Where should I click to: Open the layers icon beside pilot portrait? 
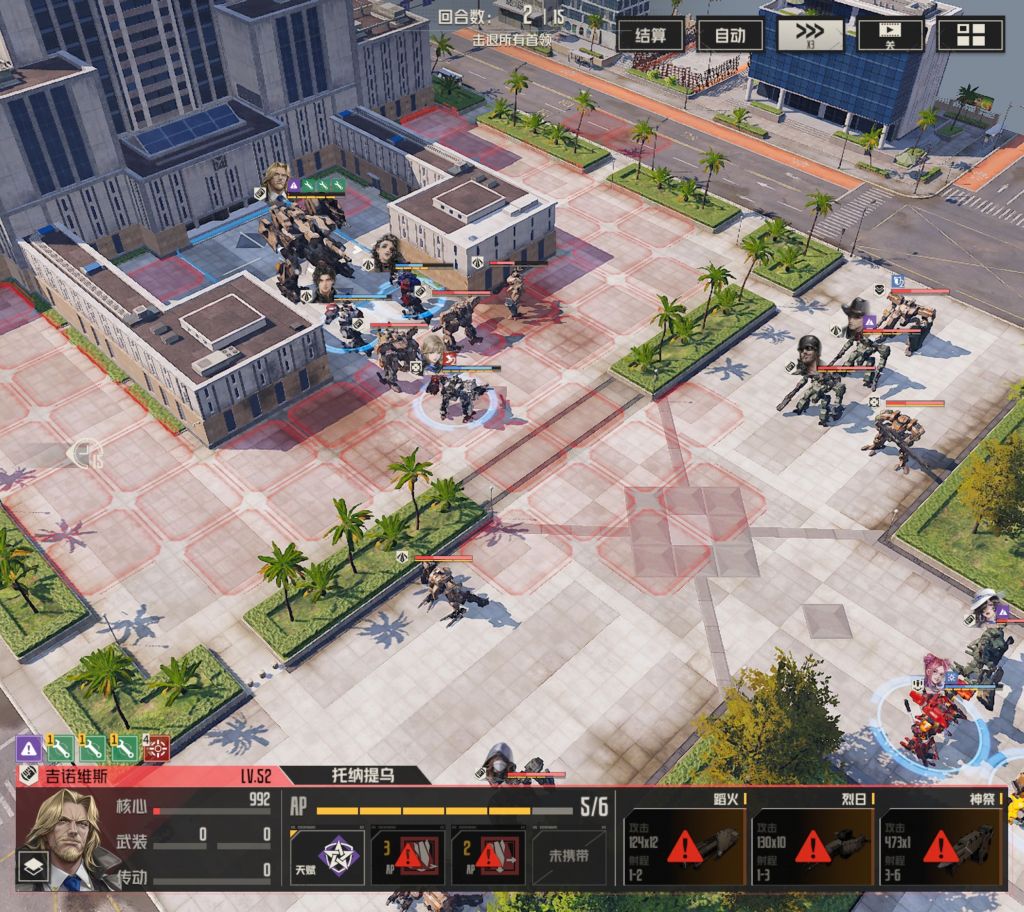tap(31, 866)
